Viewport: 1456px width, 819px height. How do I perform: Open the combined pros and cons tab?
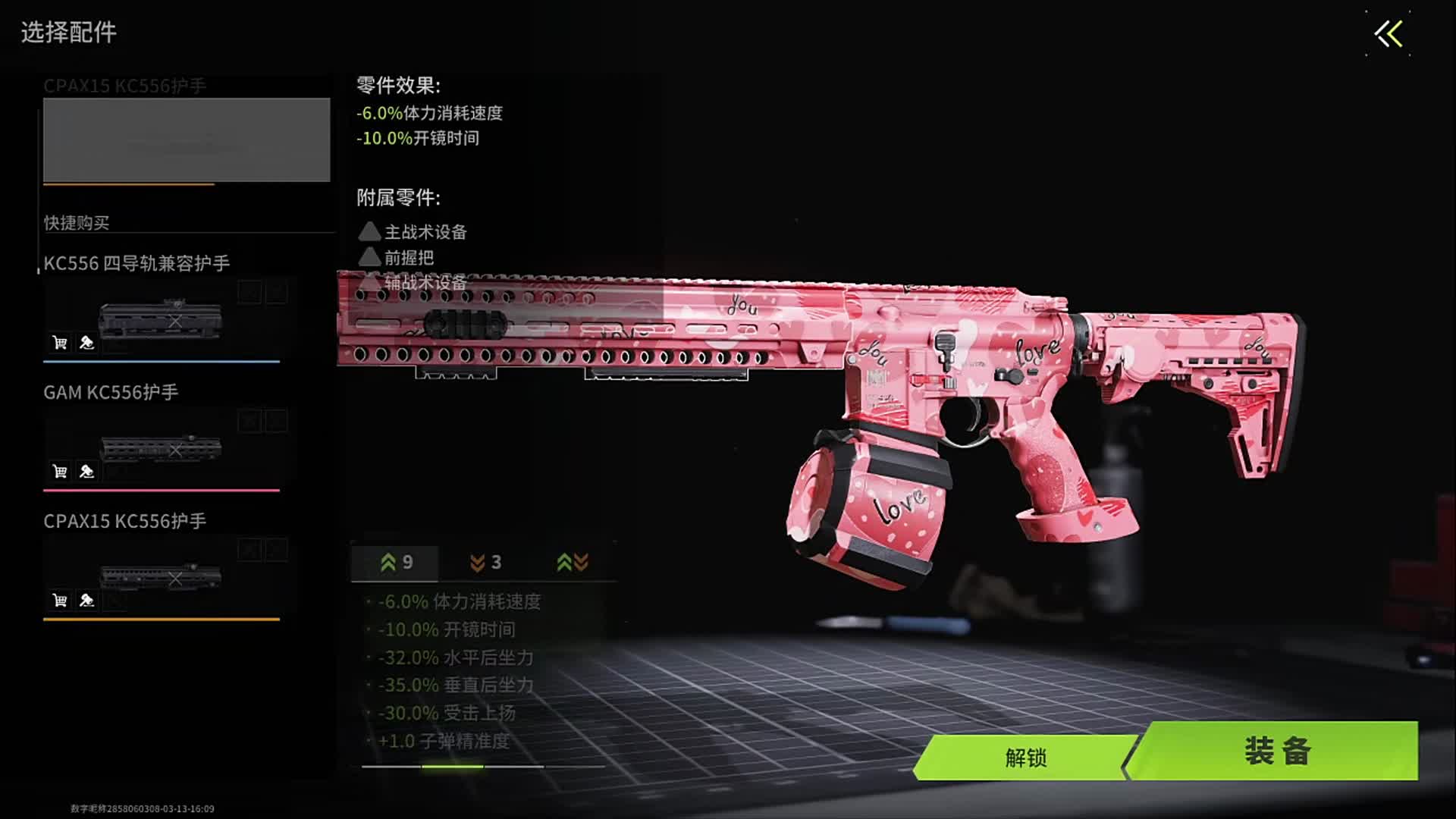pyautogui.click(x=573, y=563)
